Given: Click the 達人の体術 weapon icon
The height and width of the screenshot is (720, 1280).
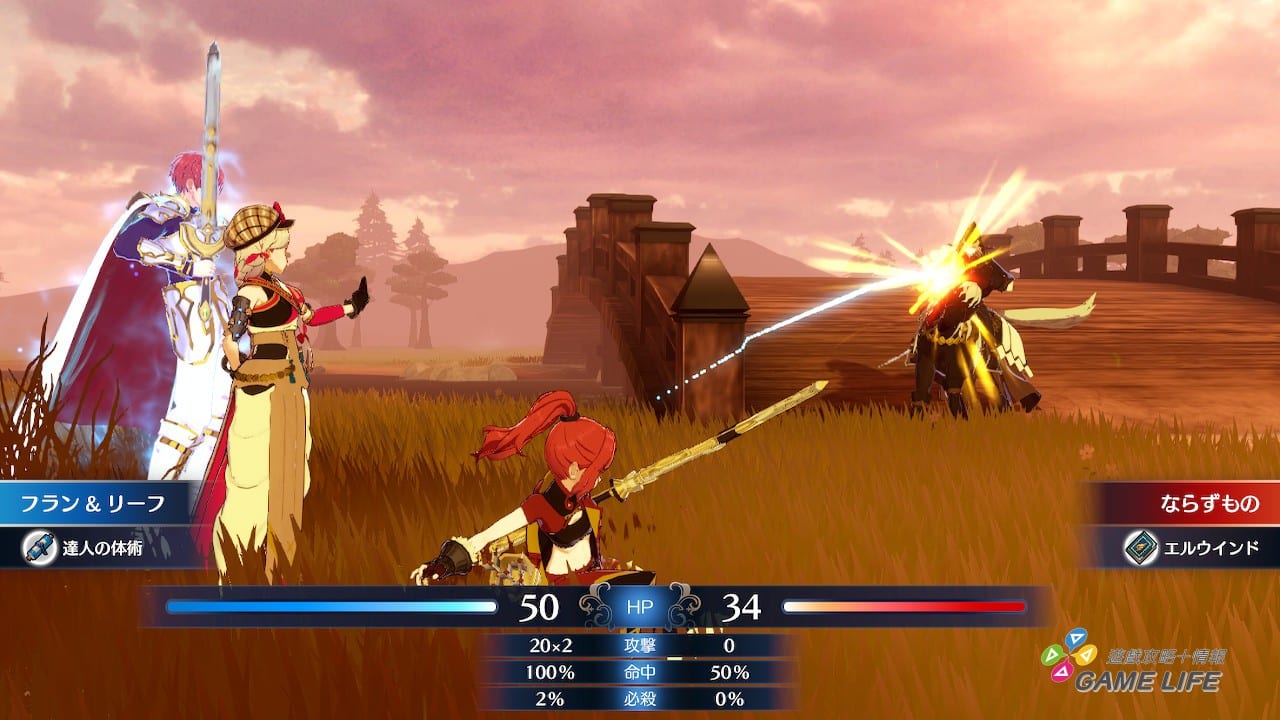Looking at the screenshot, I should point(39,548).
